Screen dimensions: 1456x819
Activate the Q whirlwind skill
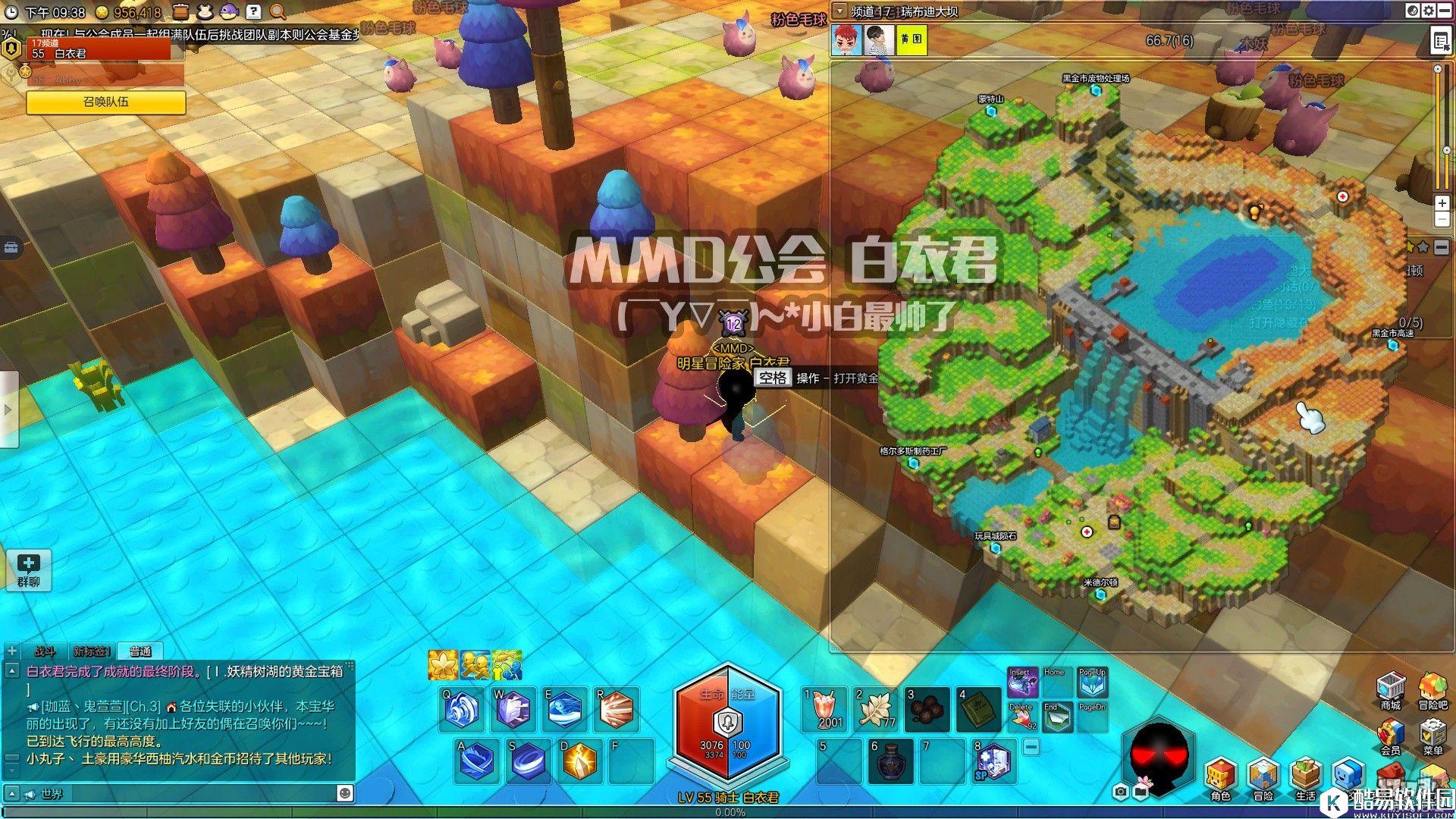tap(463, 709)
